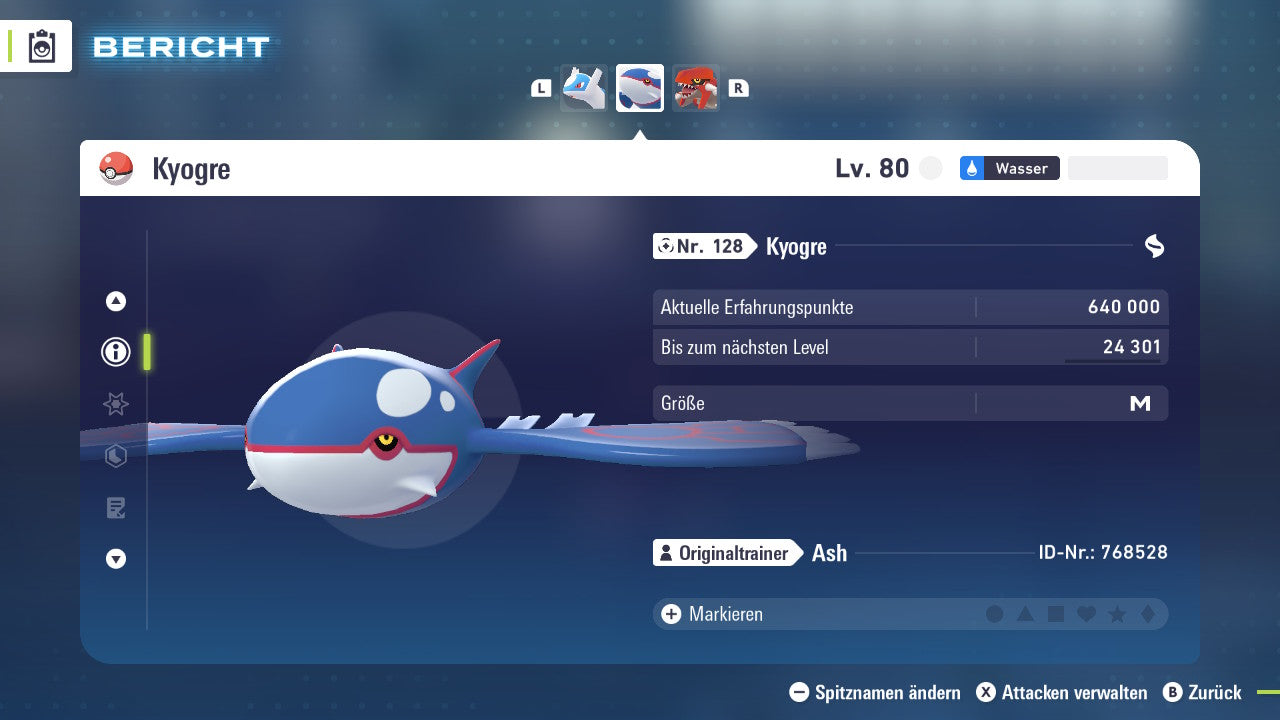This screenshot has height=720, width=1280.
Task: Toggle the heart marker in Markieren row
Action: (x=1086, y=614)
